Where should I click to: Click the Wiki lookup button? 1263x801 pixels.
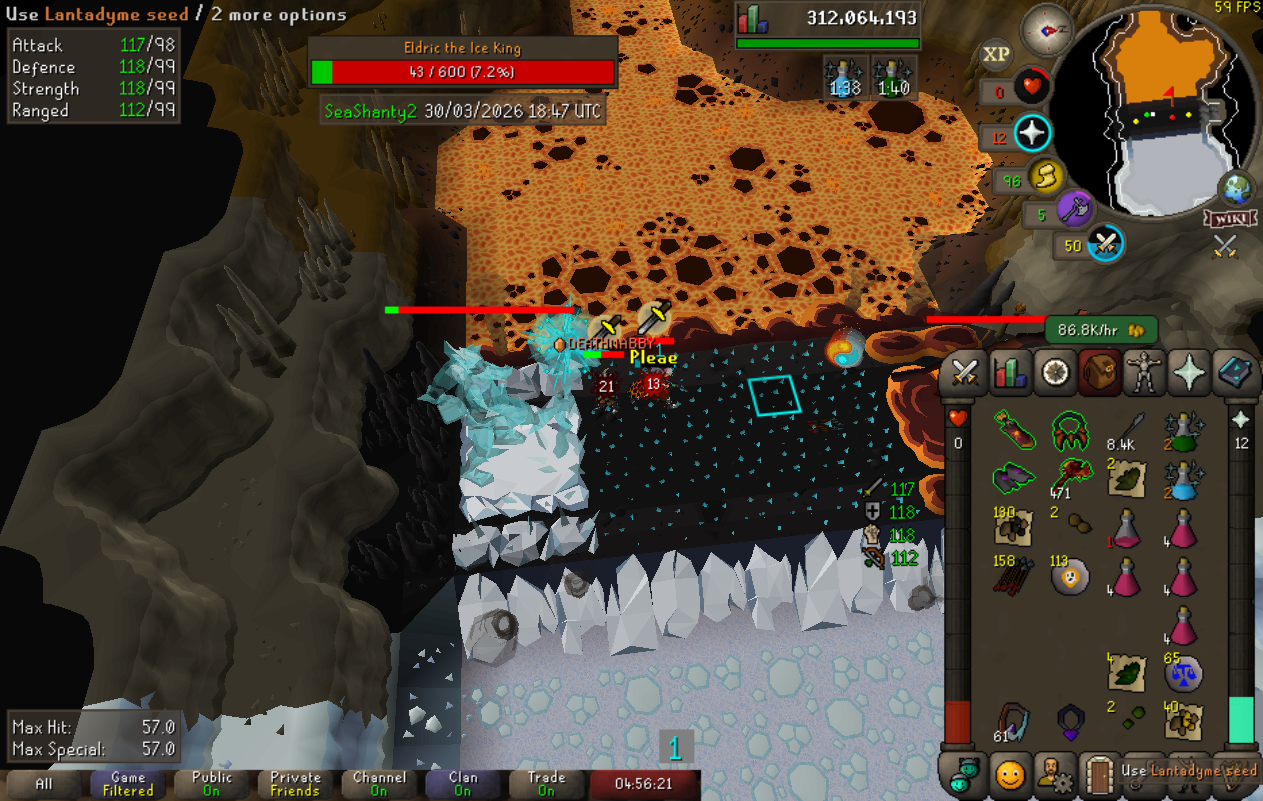[1230, 218]
